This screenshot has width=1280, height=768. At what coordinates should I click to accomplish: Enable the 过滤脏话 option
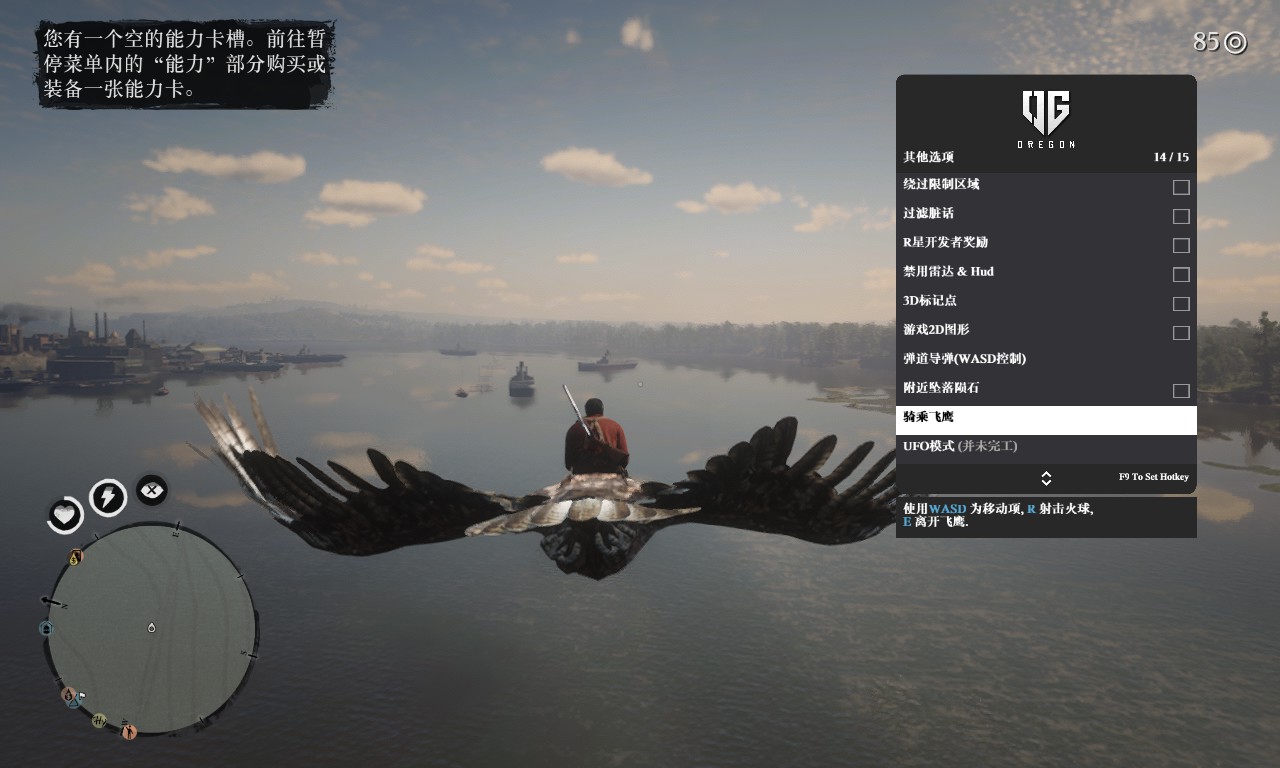[1181, 216]
